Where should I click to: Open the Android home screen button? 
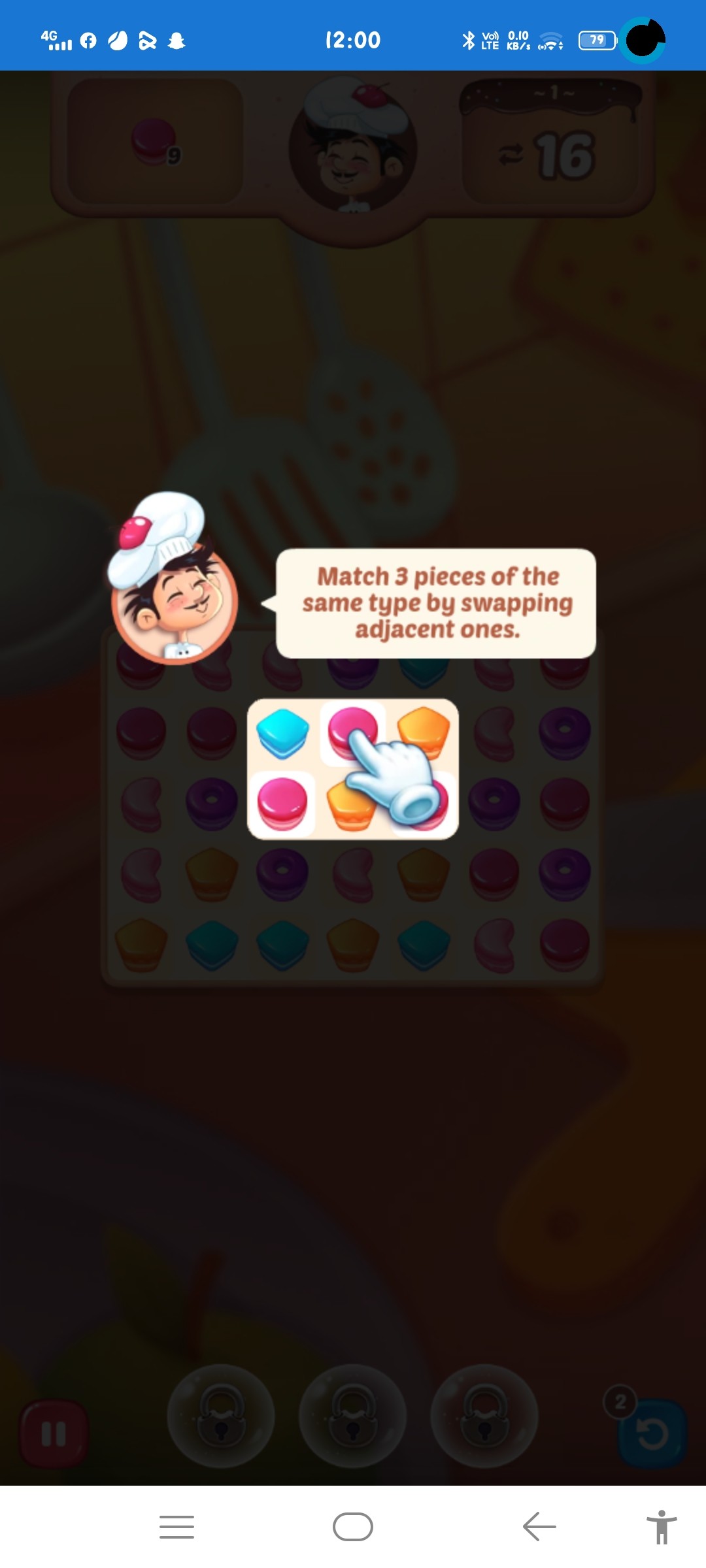[x=353, y=1527]
